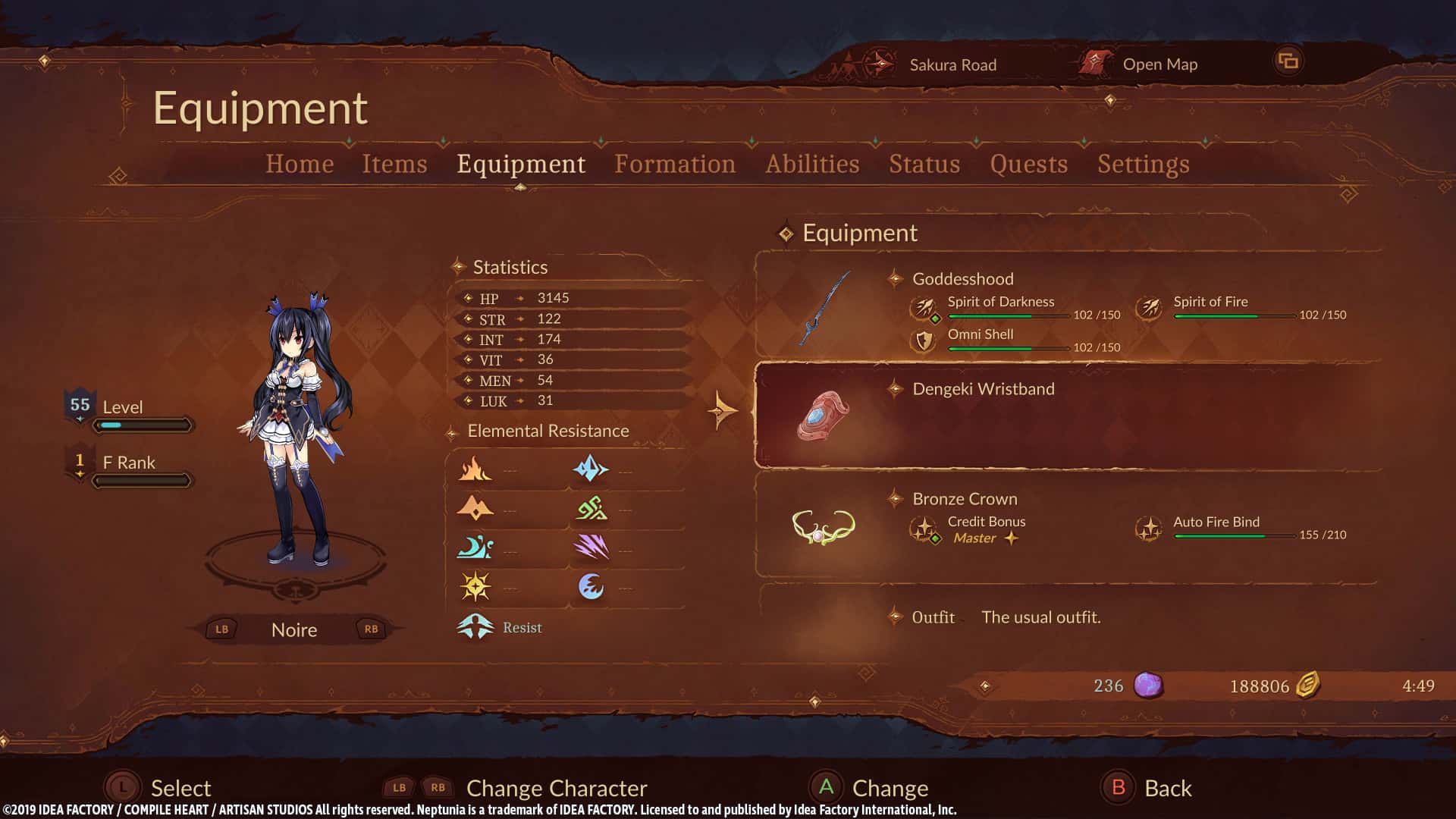
Task: Select the Equipment tab
Action: (x=521, y=164)
